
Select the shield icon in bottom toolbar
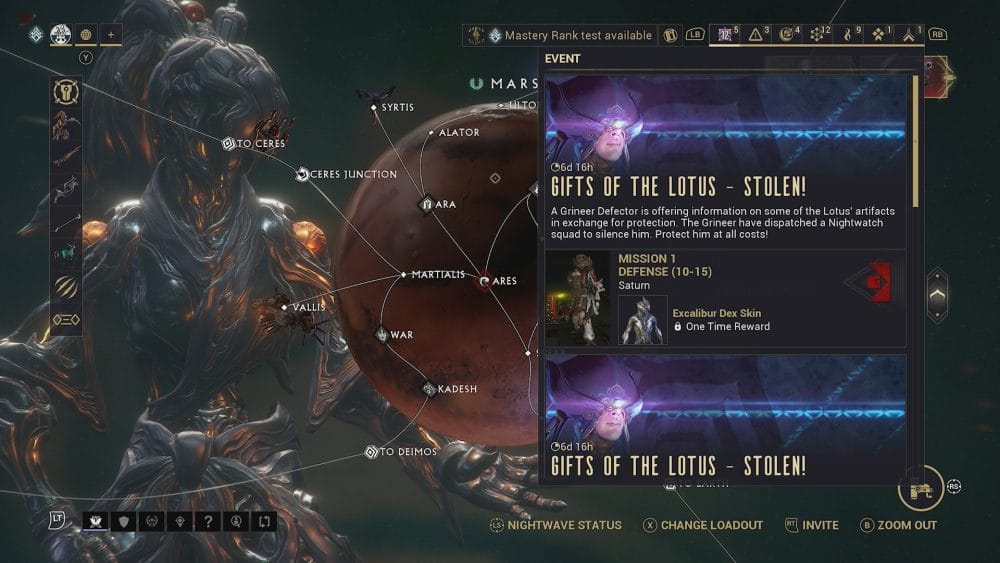[124, 521]
